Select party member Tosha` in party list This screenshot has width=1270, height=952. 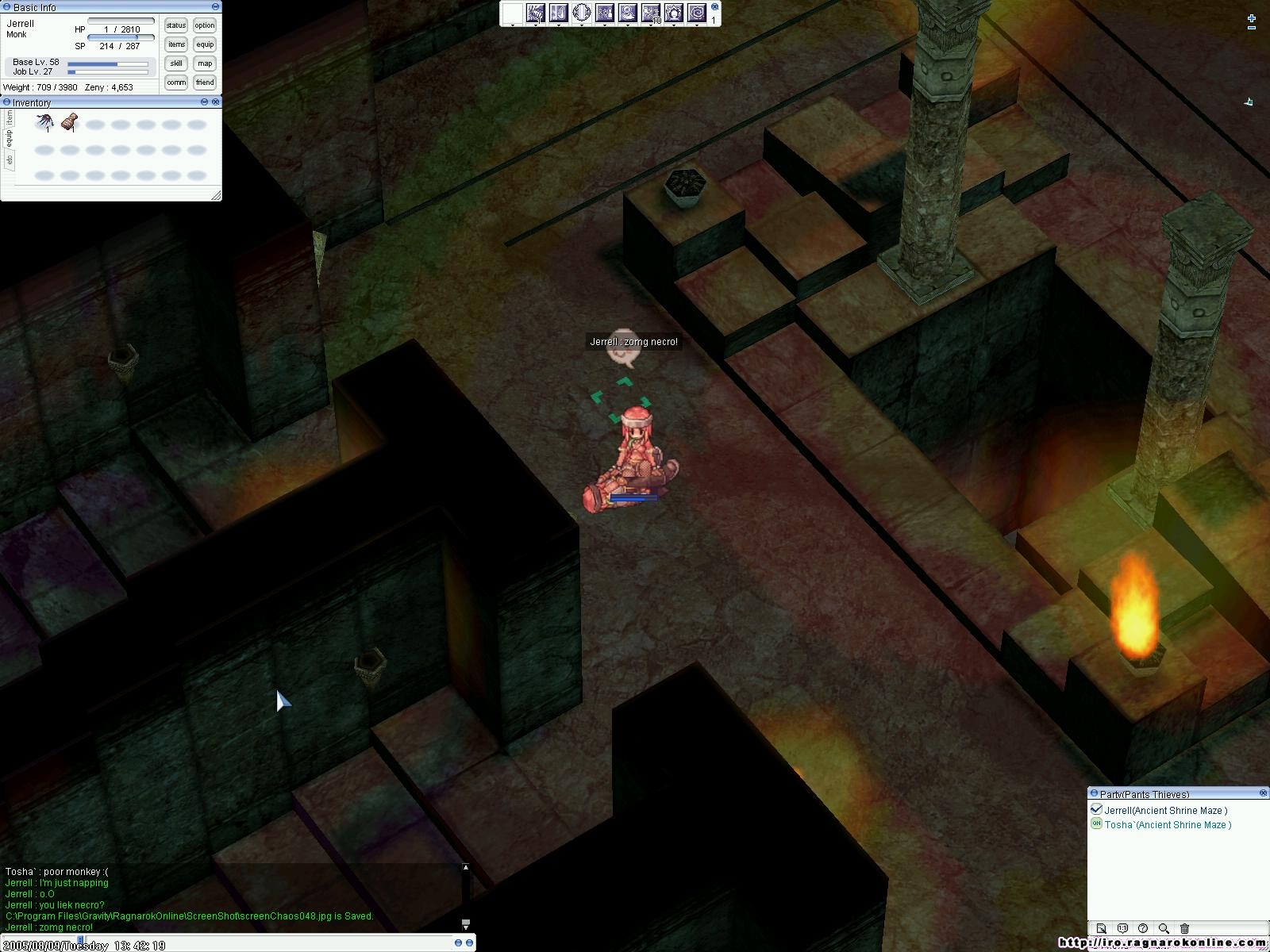tap(1167, 825)
